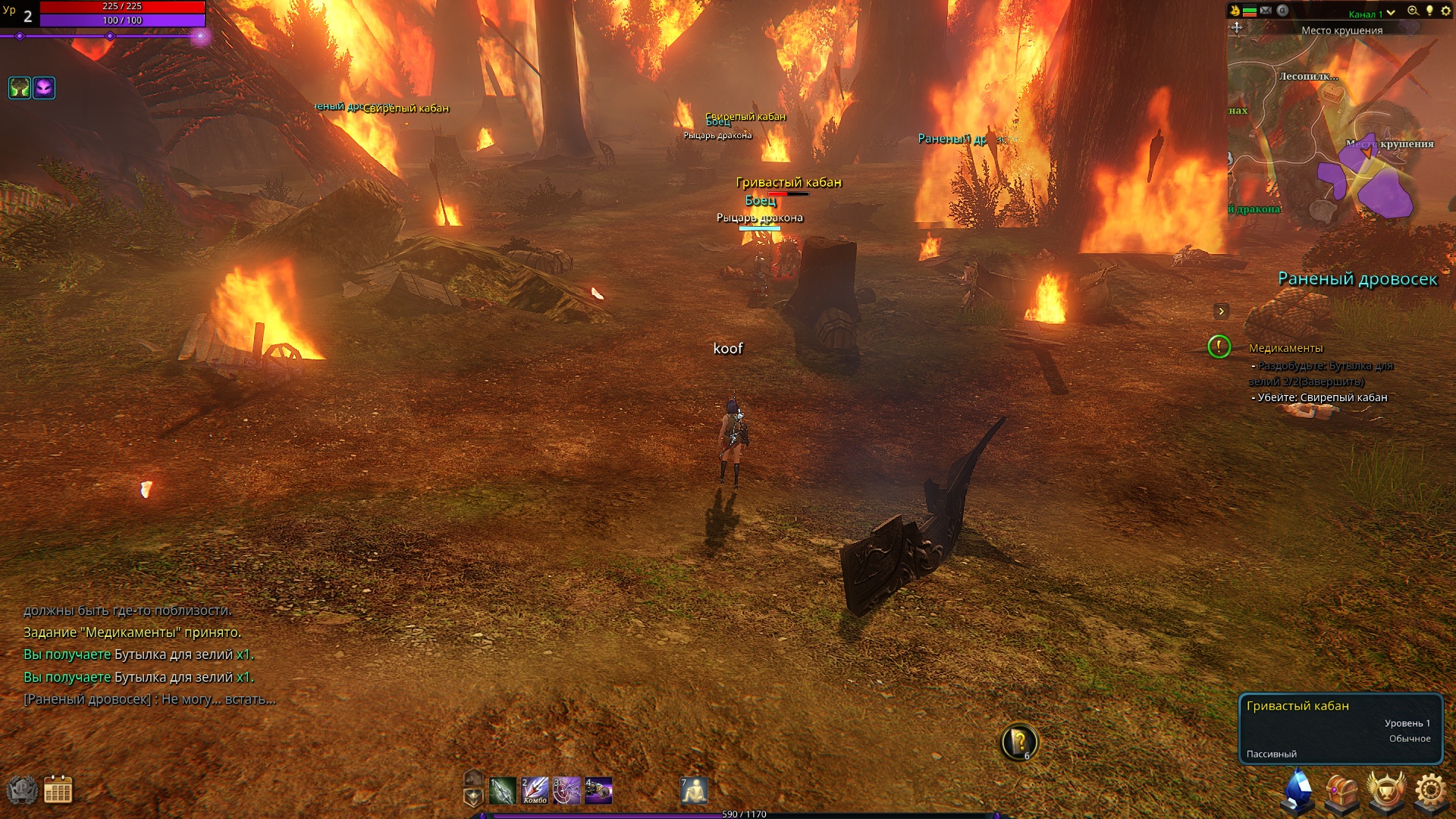This screenshot has width=1456, height=819.
Task: Zoom in on the minimap with magnifier icon
Action: [1413, 11]
